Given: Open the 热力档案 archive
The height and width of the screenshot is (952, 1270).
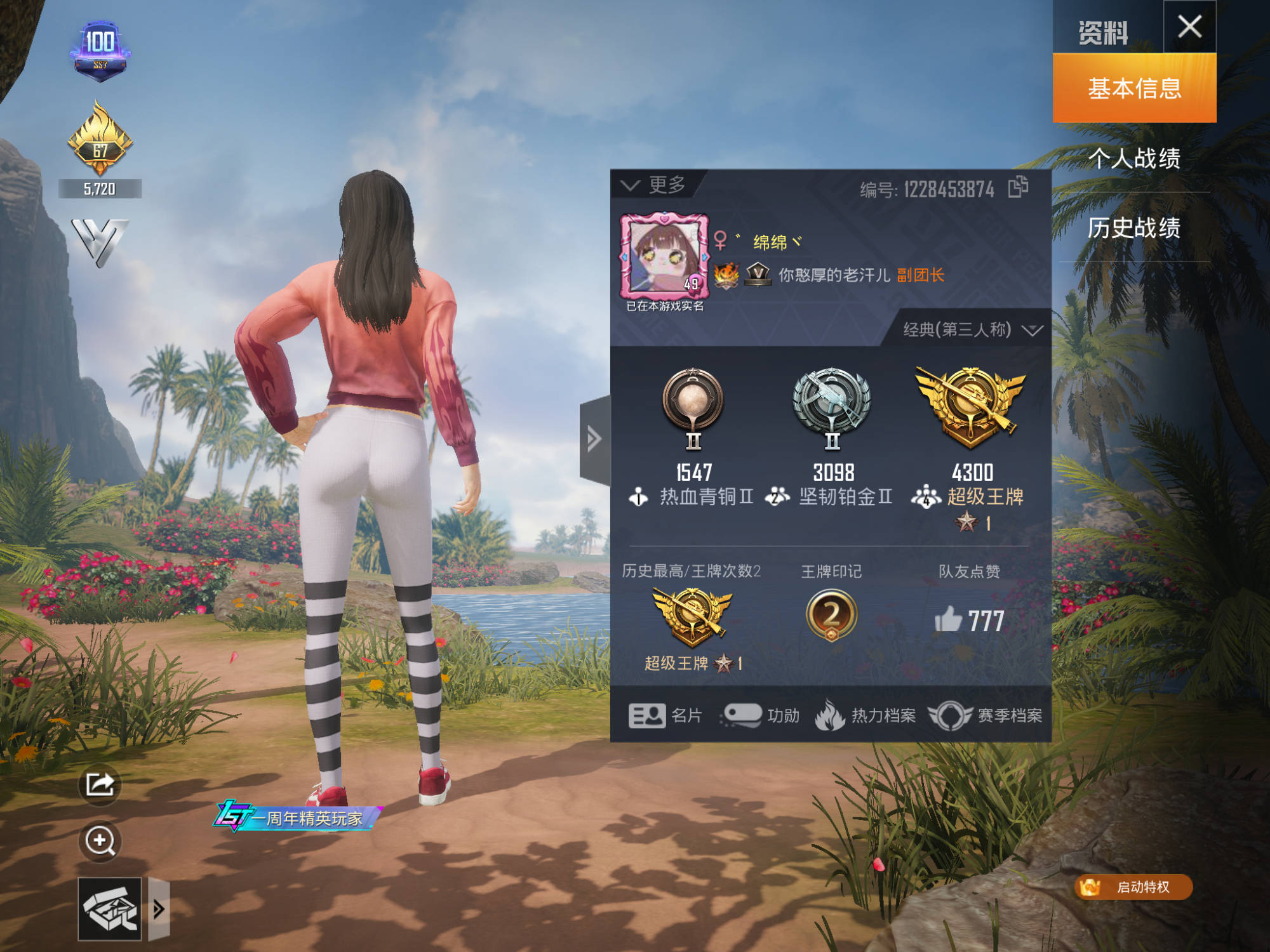Looking at the screenshot, I should tap(865, 716).
